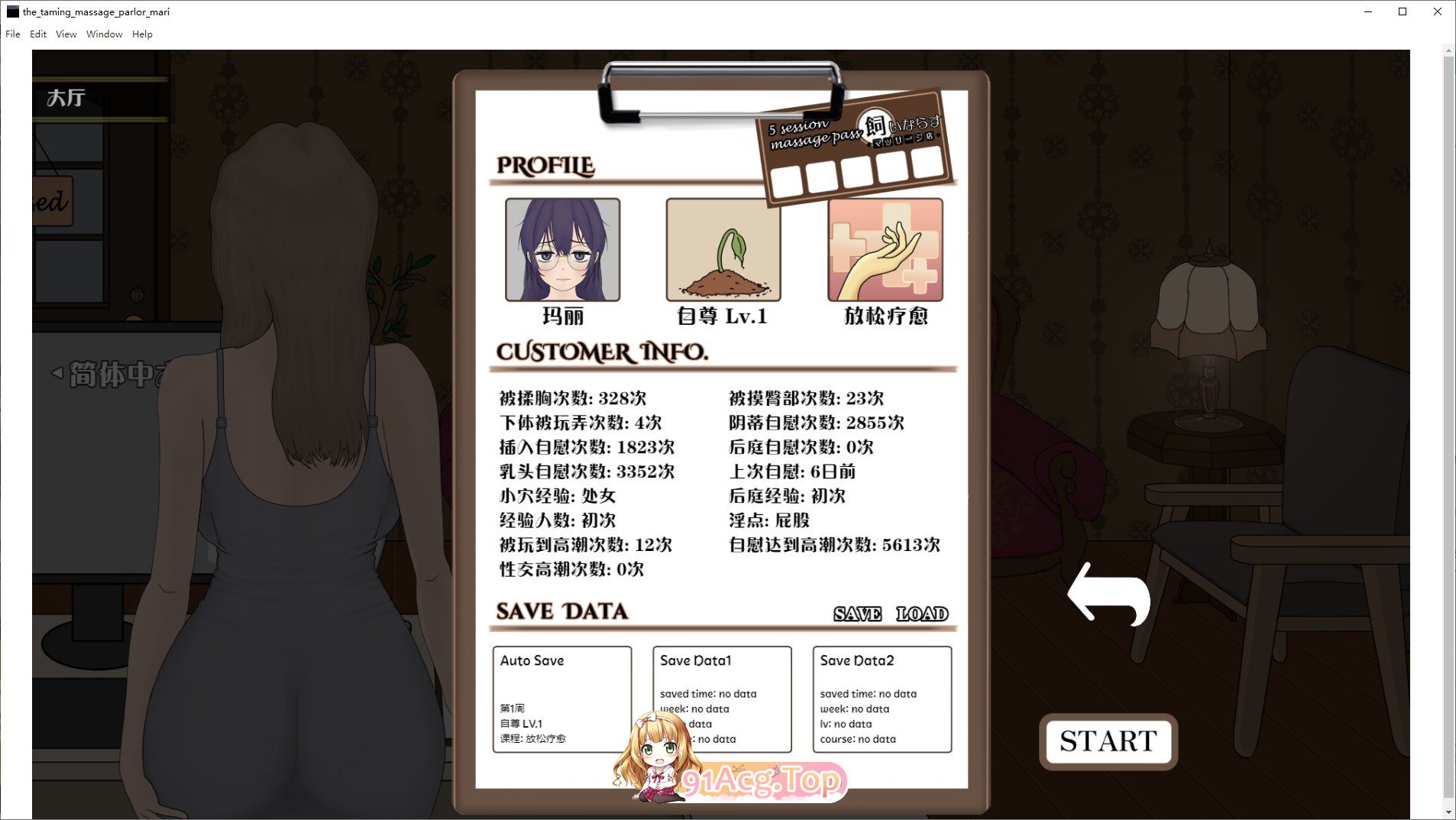Click LOAD in the Save Data section

922,613
